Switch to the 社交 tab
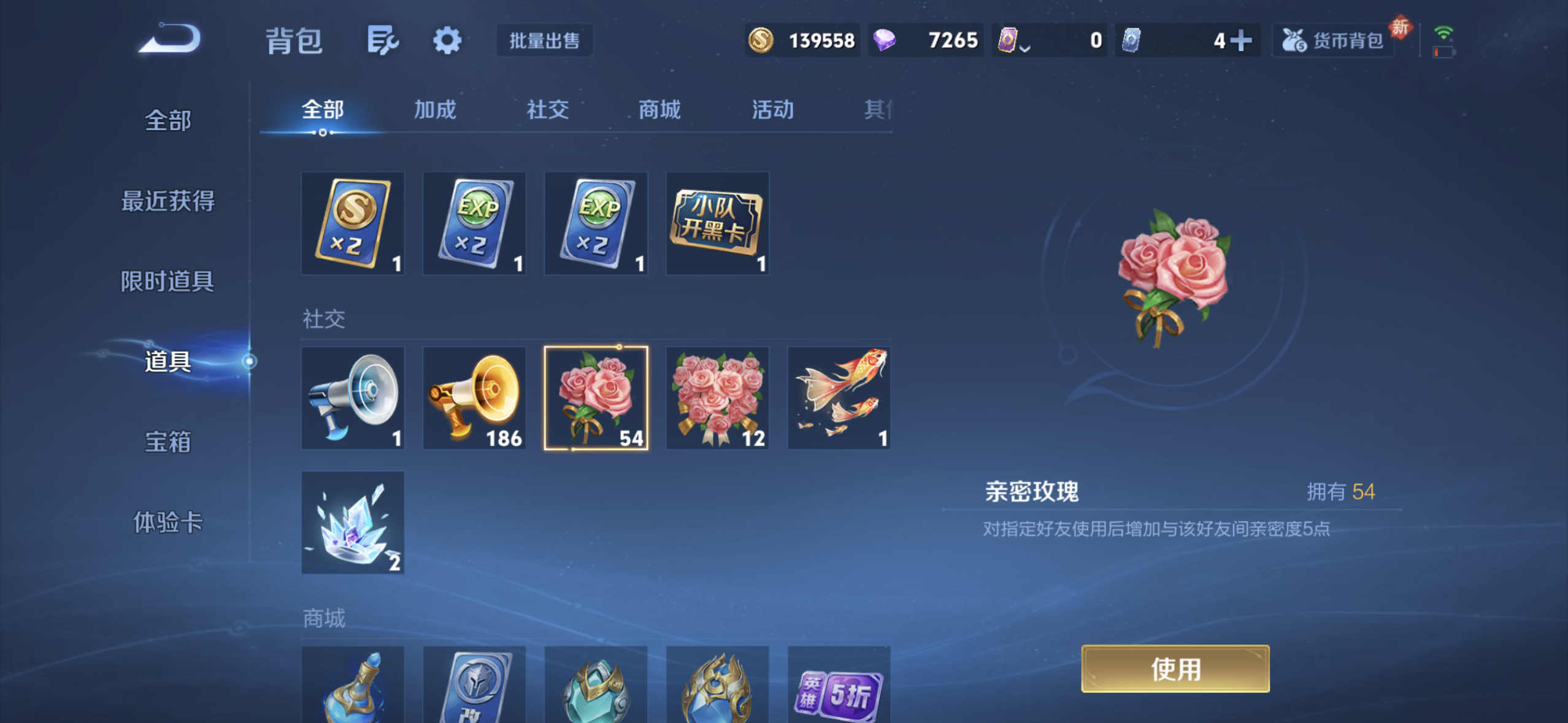The image size is (1568, 723). coord(546,110)
